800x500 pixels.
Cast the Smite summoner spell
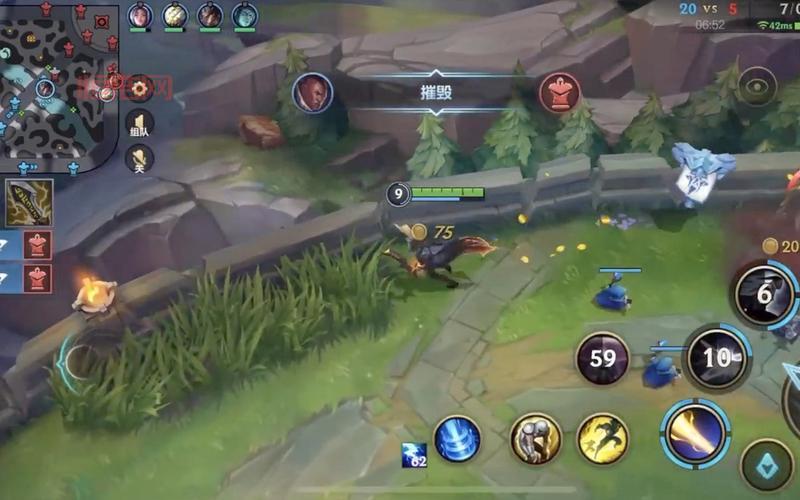tap(535, 438)
